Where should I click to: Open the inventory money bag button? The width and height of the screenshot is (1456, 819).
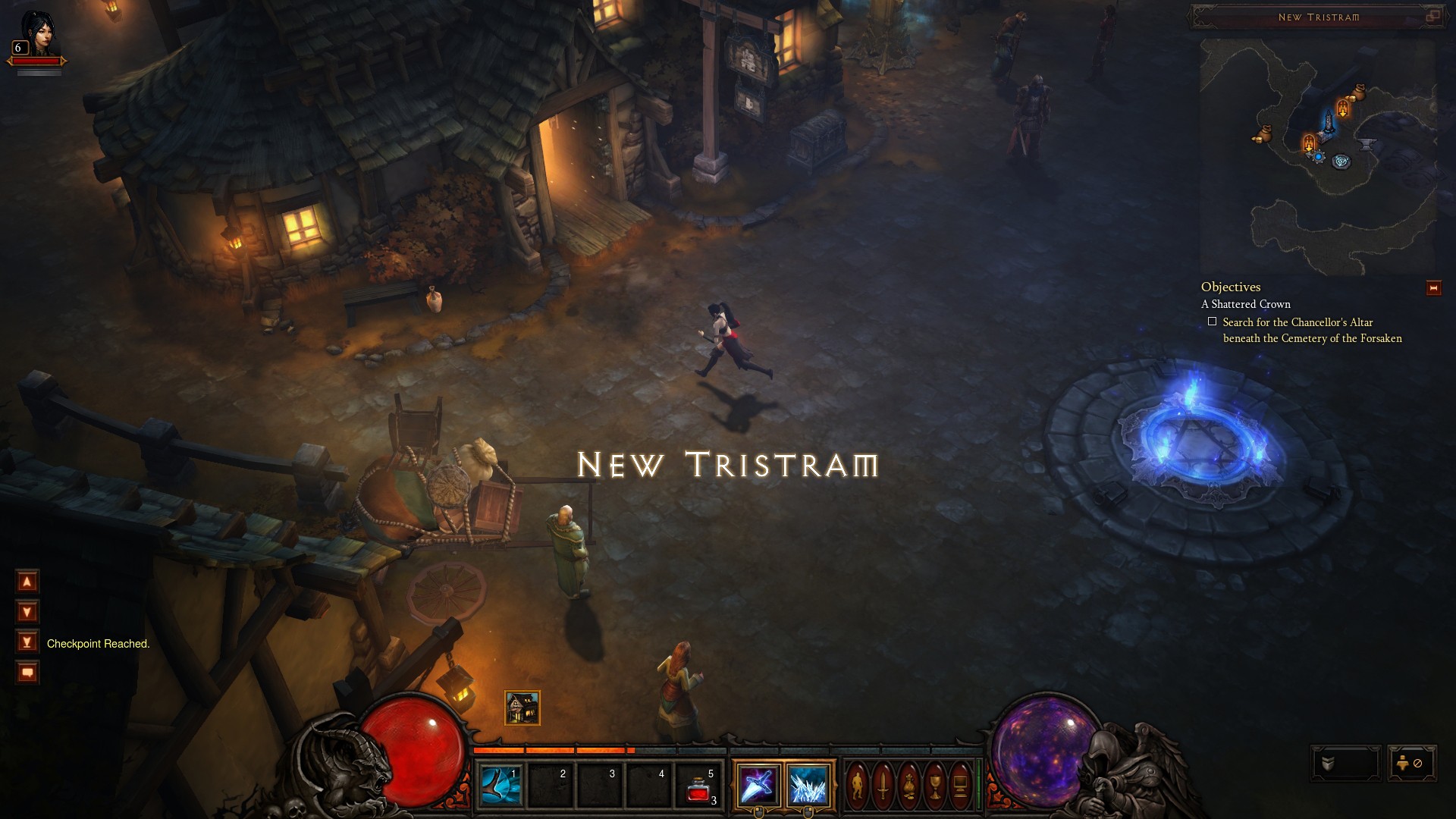click(909, 784)
